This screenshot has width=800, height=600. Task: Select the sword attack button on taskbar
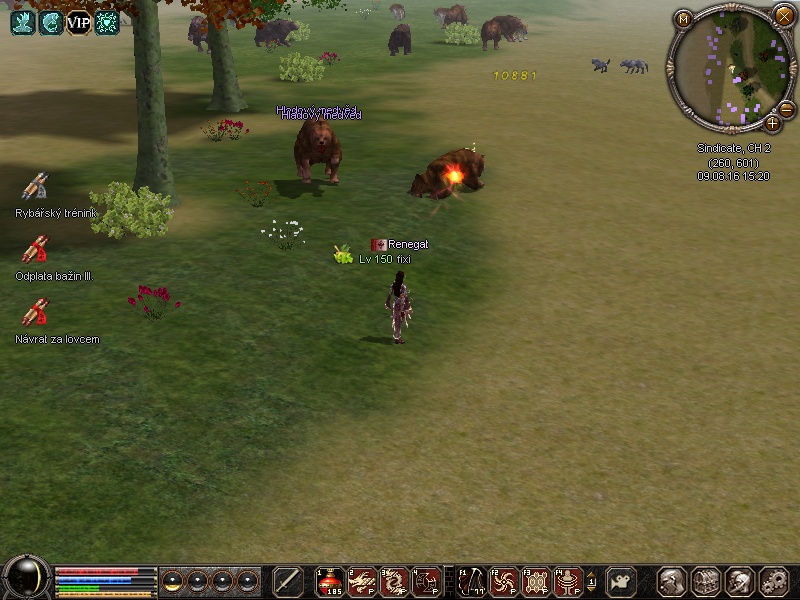[288, 581]
